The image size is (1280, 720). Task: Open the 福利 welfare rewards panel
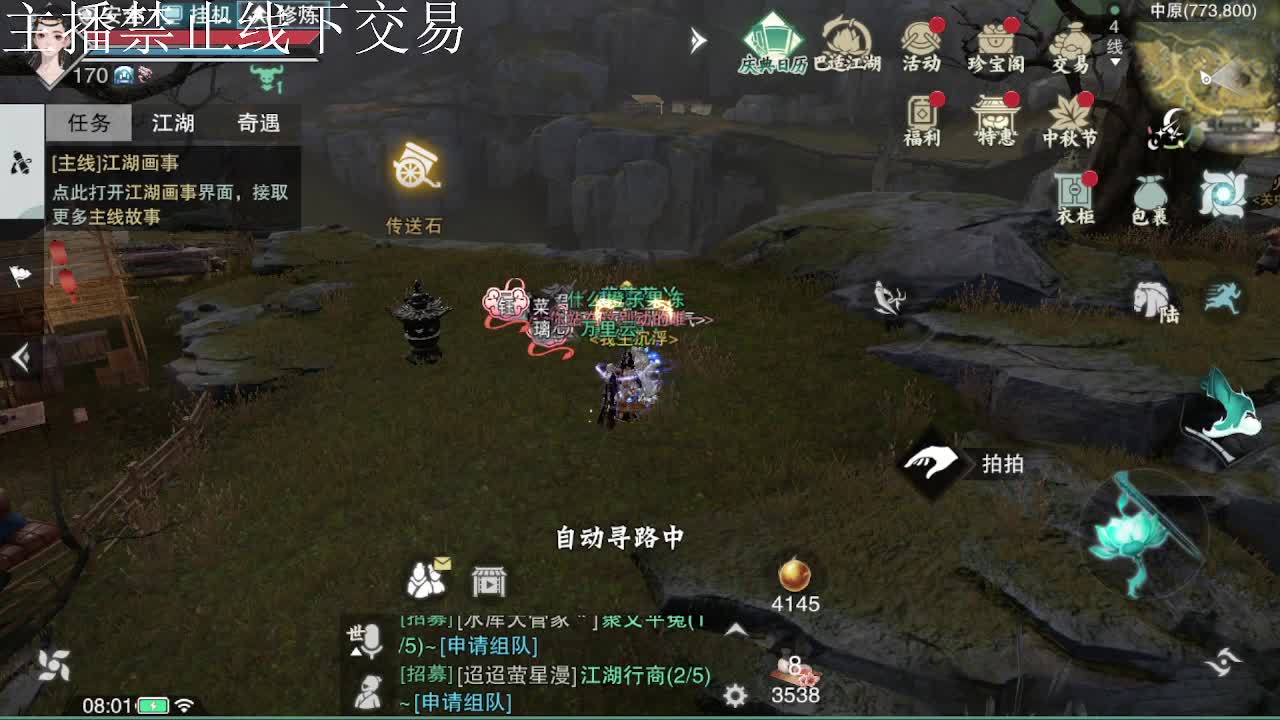[x=919, y=120]
